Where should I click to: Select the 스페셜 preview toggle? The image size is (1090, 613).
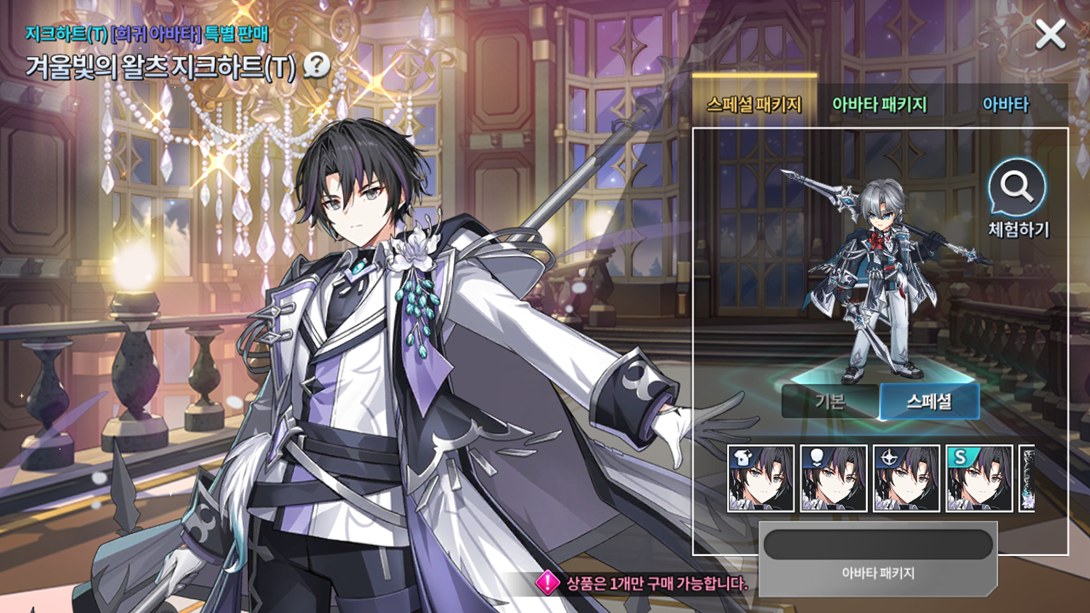pyautogui.click(x=929, y=402)
